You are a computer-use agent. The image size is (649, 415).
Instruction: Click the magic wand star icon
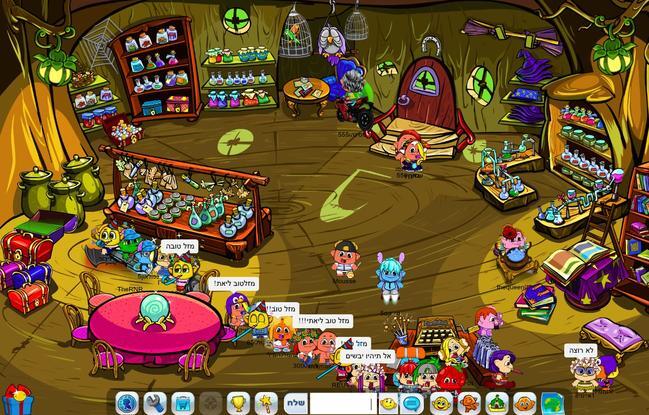[266, 403]
